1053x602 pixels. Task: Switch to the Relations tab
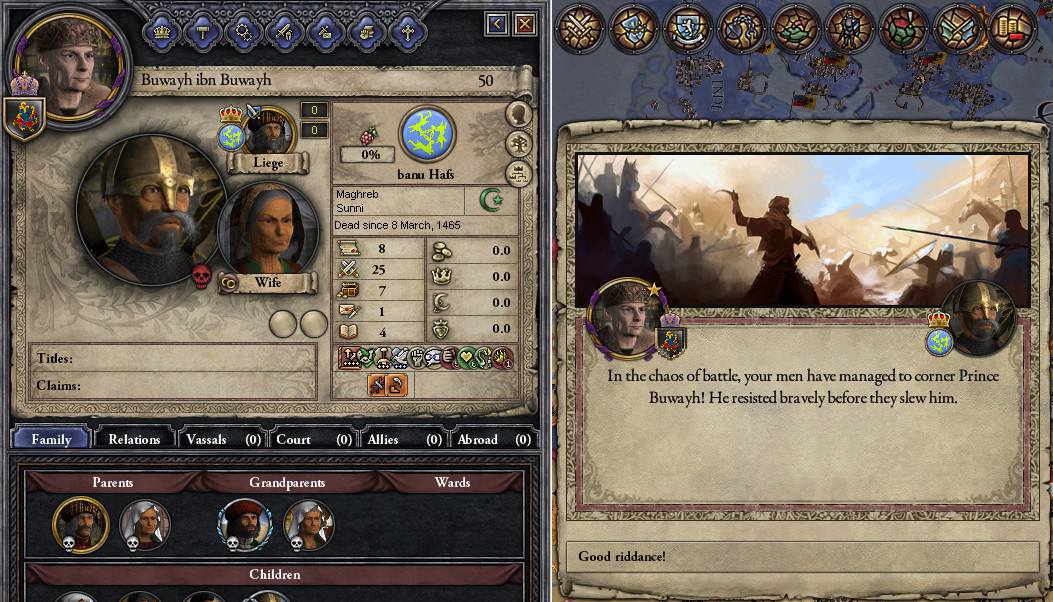pyautogui.click(x=134, y=439)
